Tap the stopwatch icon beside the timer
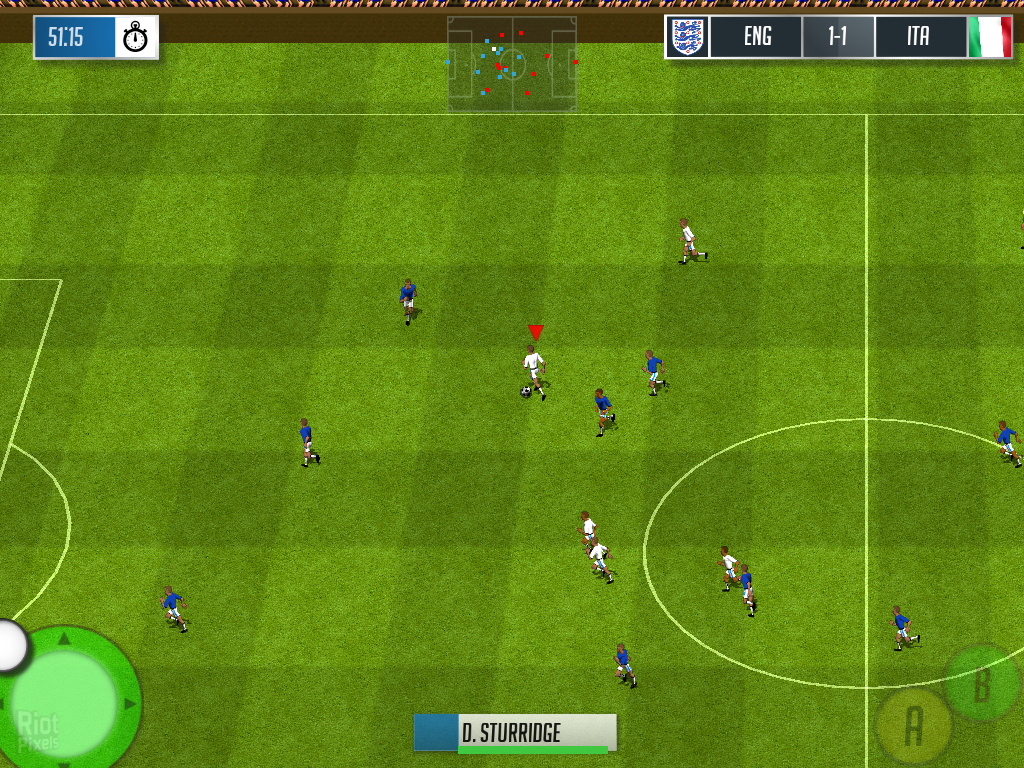Image resolution: width=1024 pixels, height=768 pixels. (135, 38)
